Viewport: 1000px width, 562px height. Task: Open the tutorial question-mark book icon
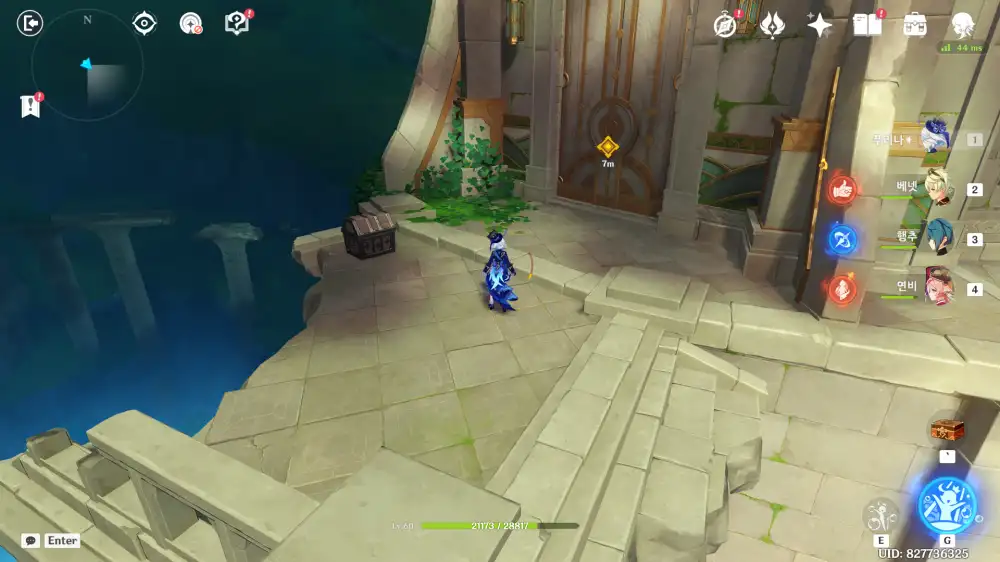click(237, 23)
